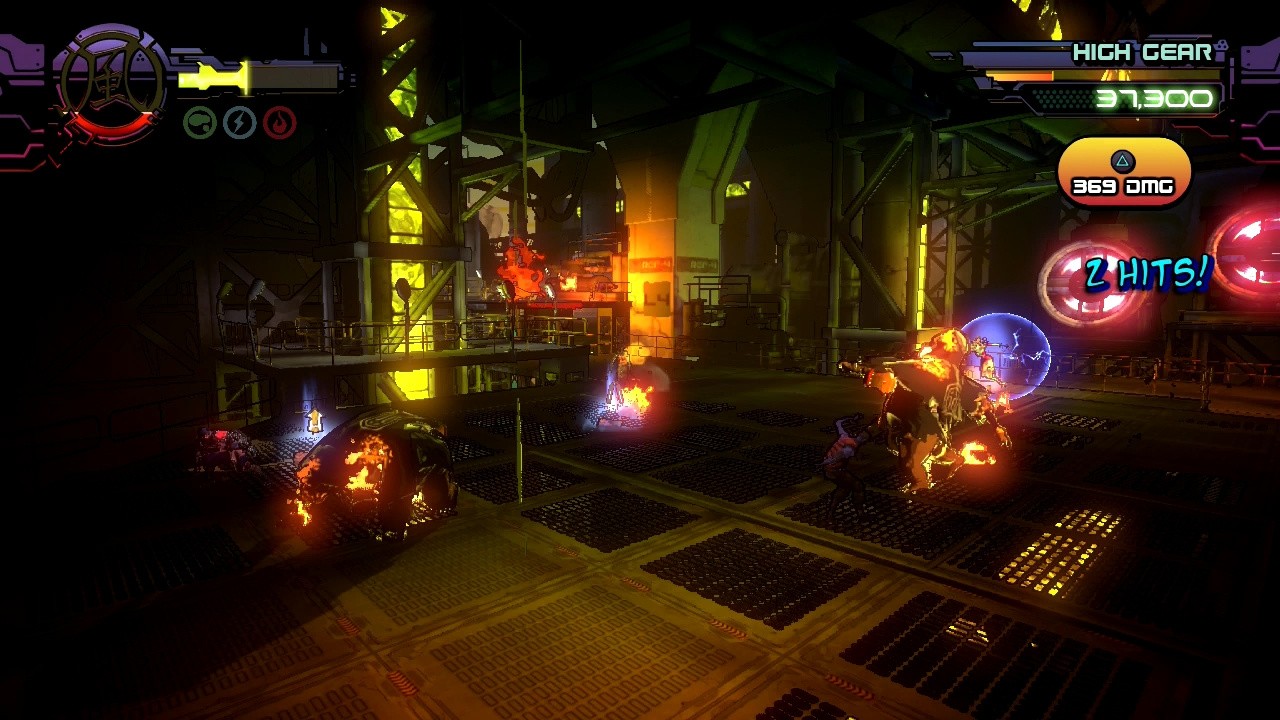Select the green cloud element icon

click(200, 123)
